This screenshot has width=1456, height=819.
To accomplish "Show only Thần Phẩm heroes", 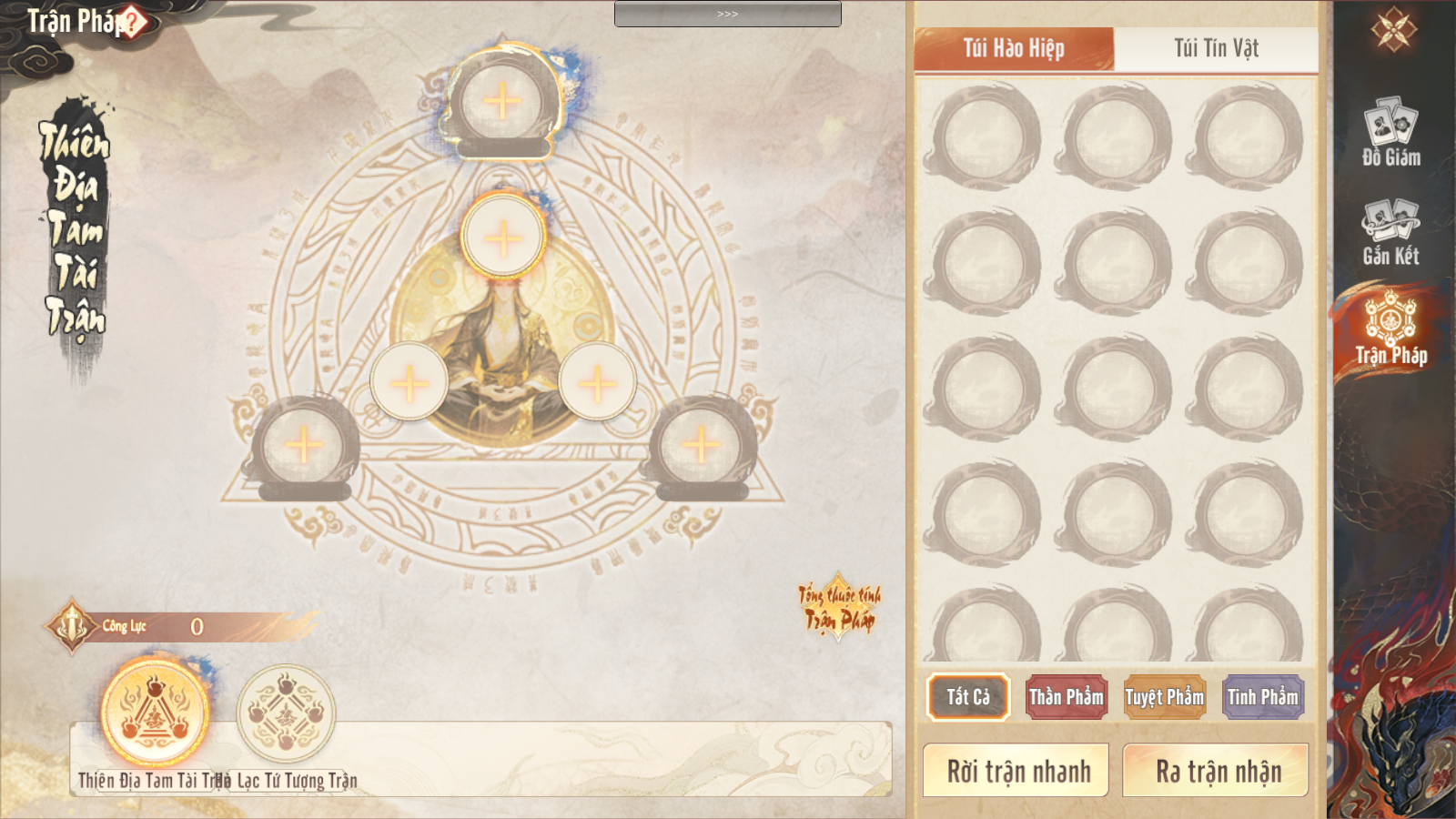I will tap(1066, 697).
